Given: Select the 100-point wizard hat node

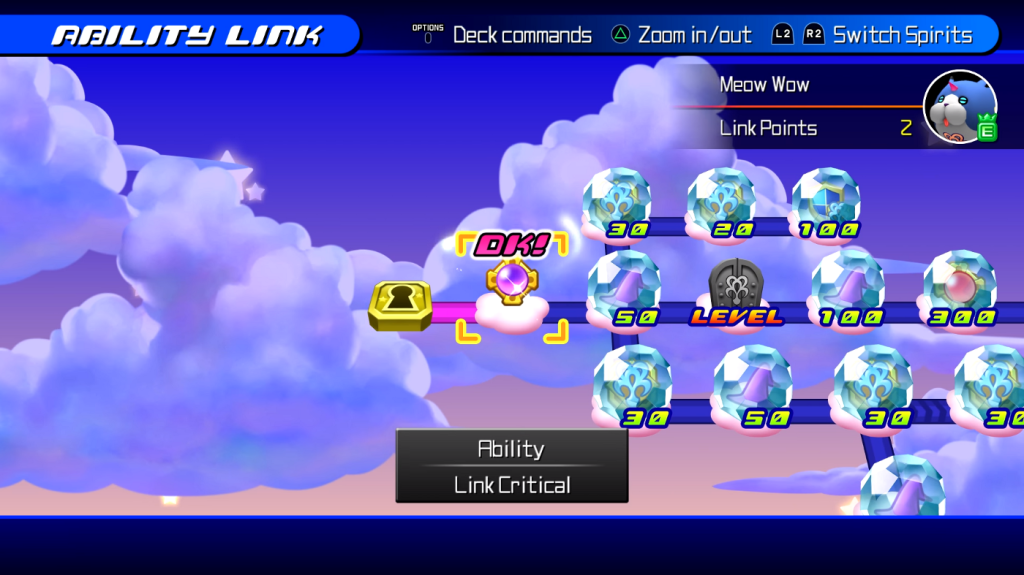Looking at the screenshot, I should [x=848, y=286].
